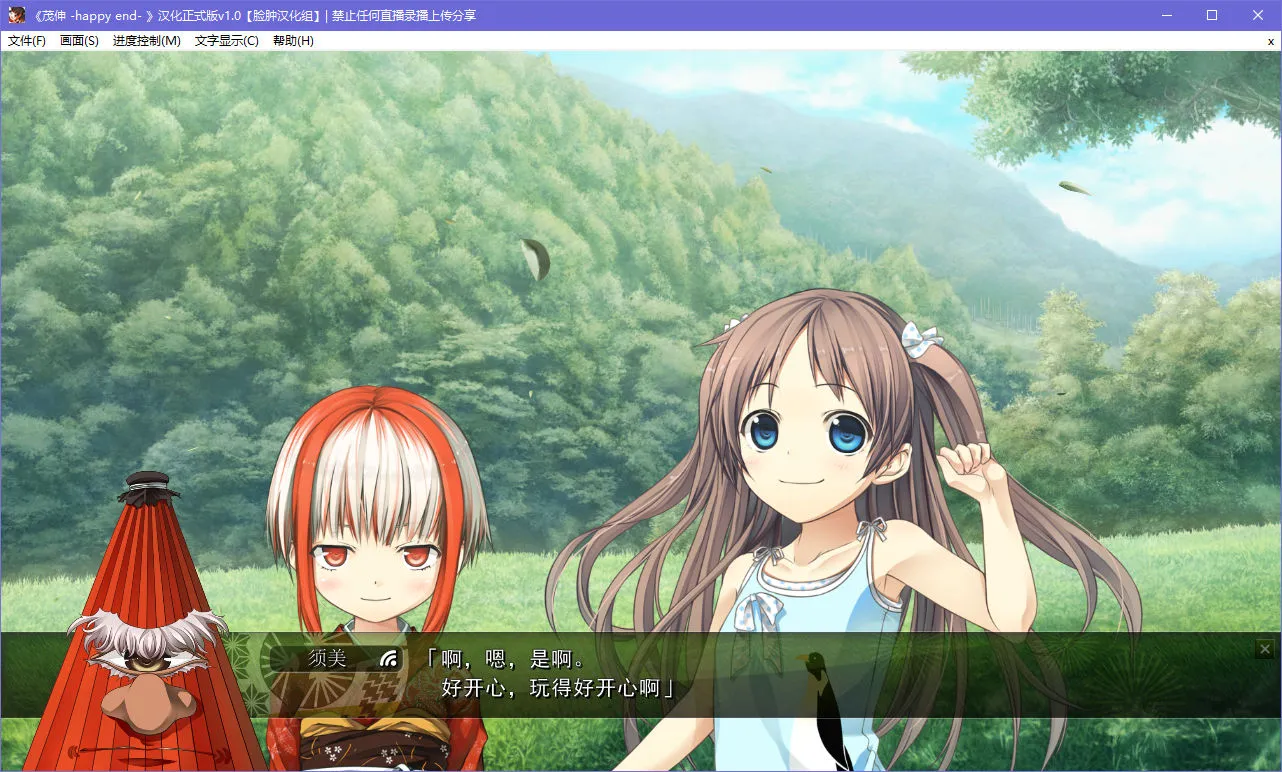Replay voice with the sound wave icon
The height and width of the screenshot is (772, 1282).
[x=389, y=658]
